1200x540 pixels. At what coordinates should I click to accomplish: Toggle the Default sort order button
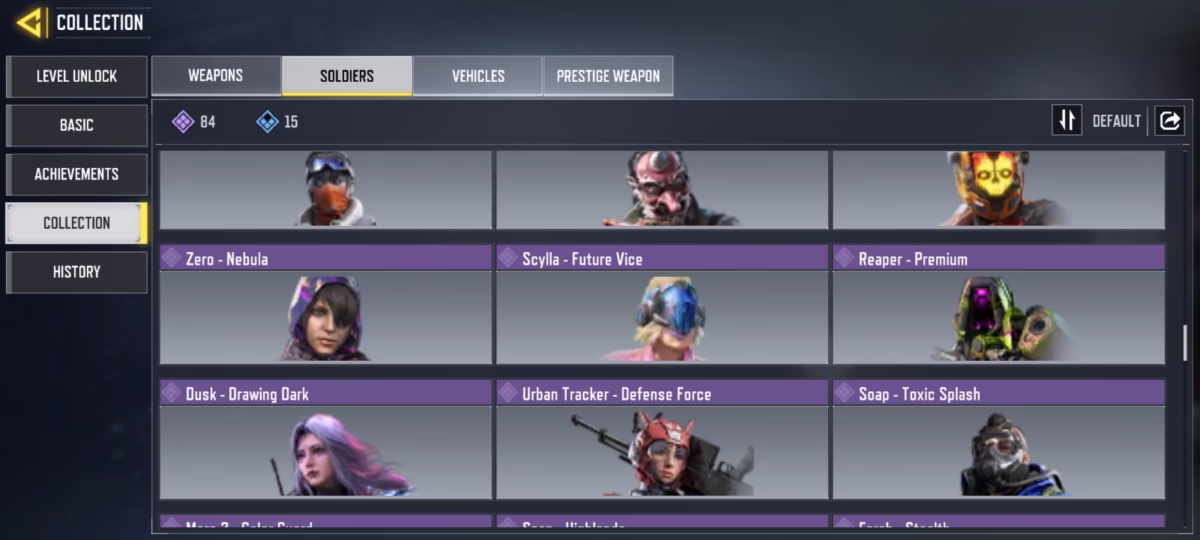[x=1067, y=121]
